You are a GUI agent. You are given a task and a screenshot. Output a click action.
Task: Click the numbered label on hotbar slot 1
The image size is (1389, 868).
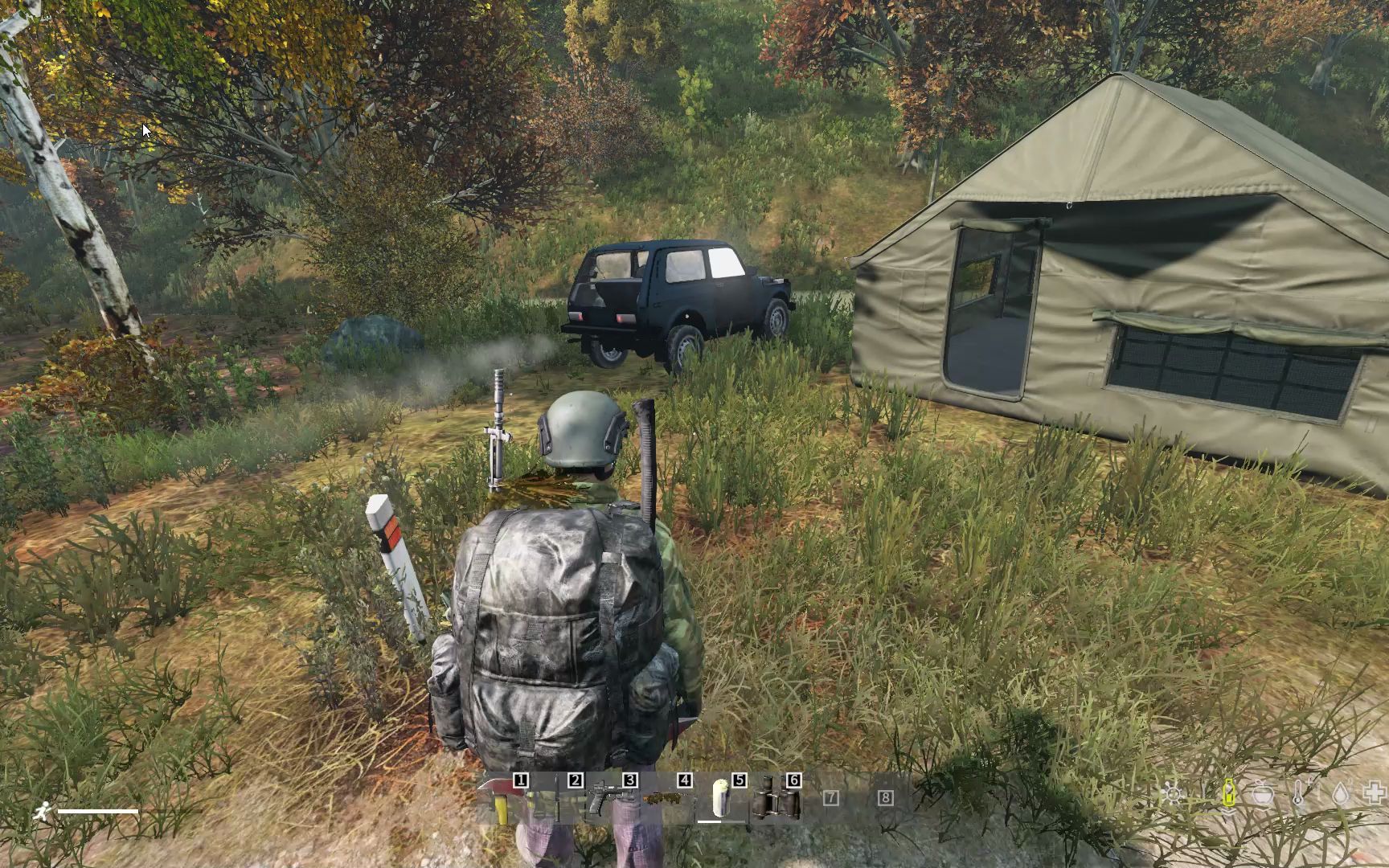(x=520, y=780)
